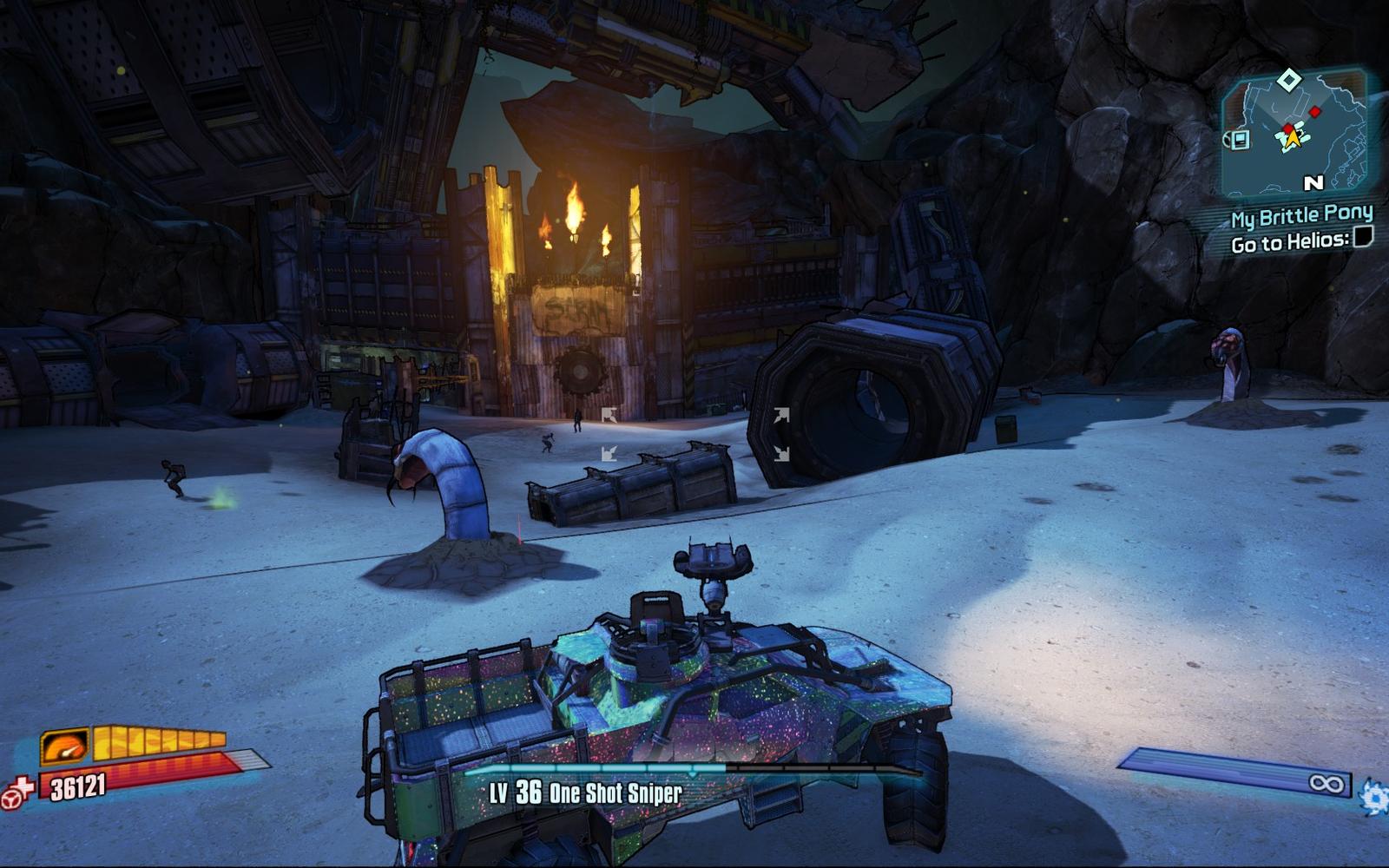This screenshot has height=868, width=1389.
Task: Click the infinity ammo weapon indicator
Action: [x=1326, y=784]
